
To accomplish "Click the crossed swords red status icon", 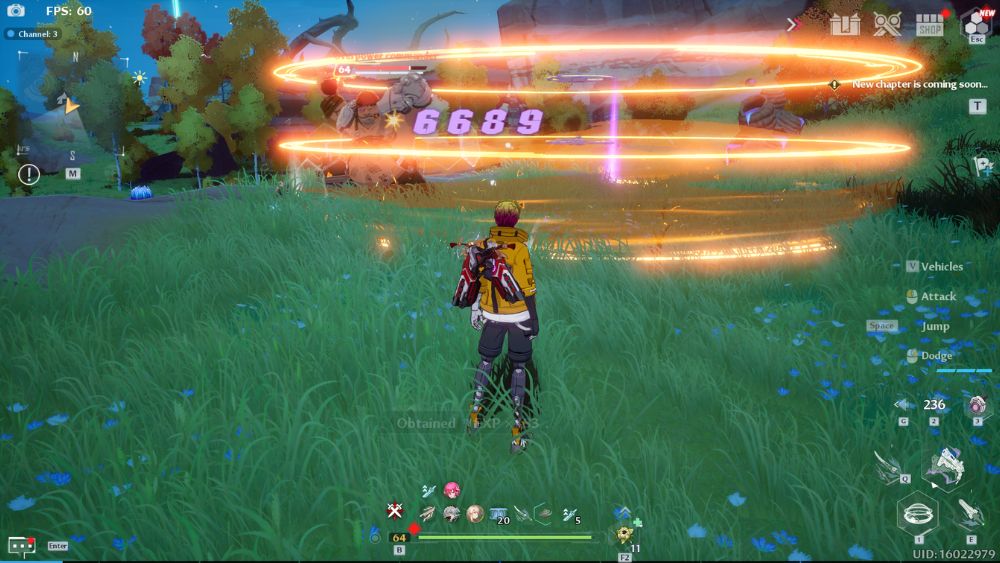I will [395, 511].
